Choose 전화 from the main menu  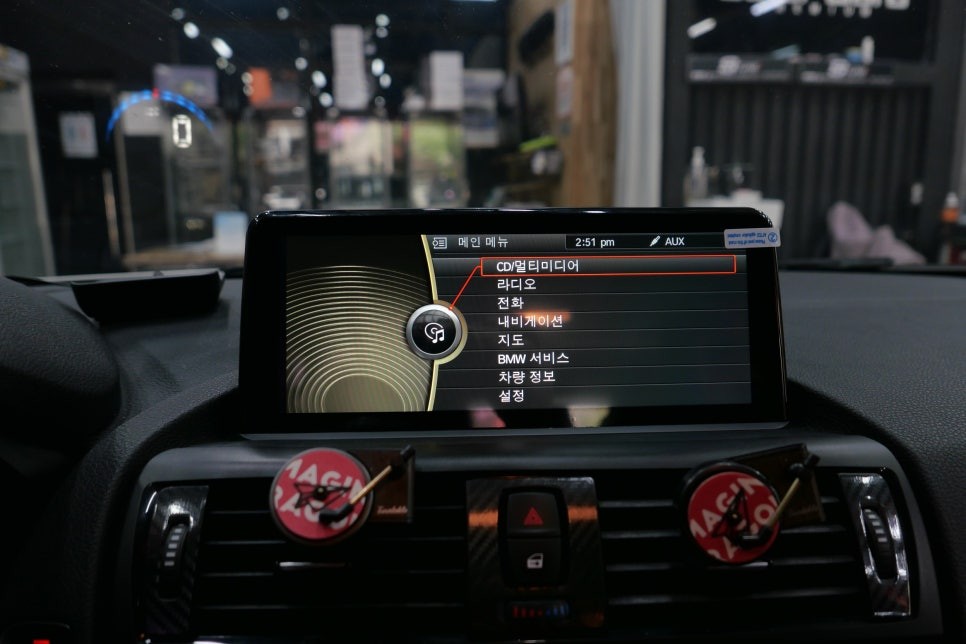[x=510, y=303]
